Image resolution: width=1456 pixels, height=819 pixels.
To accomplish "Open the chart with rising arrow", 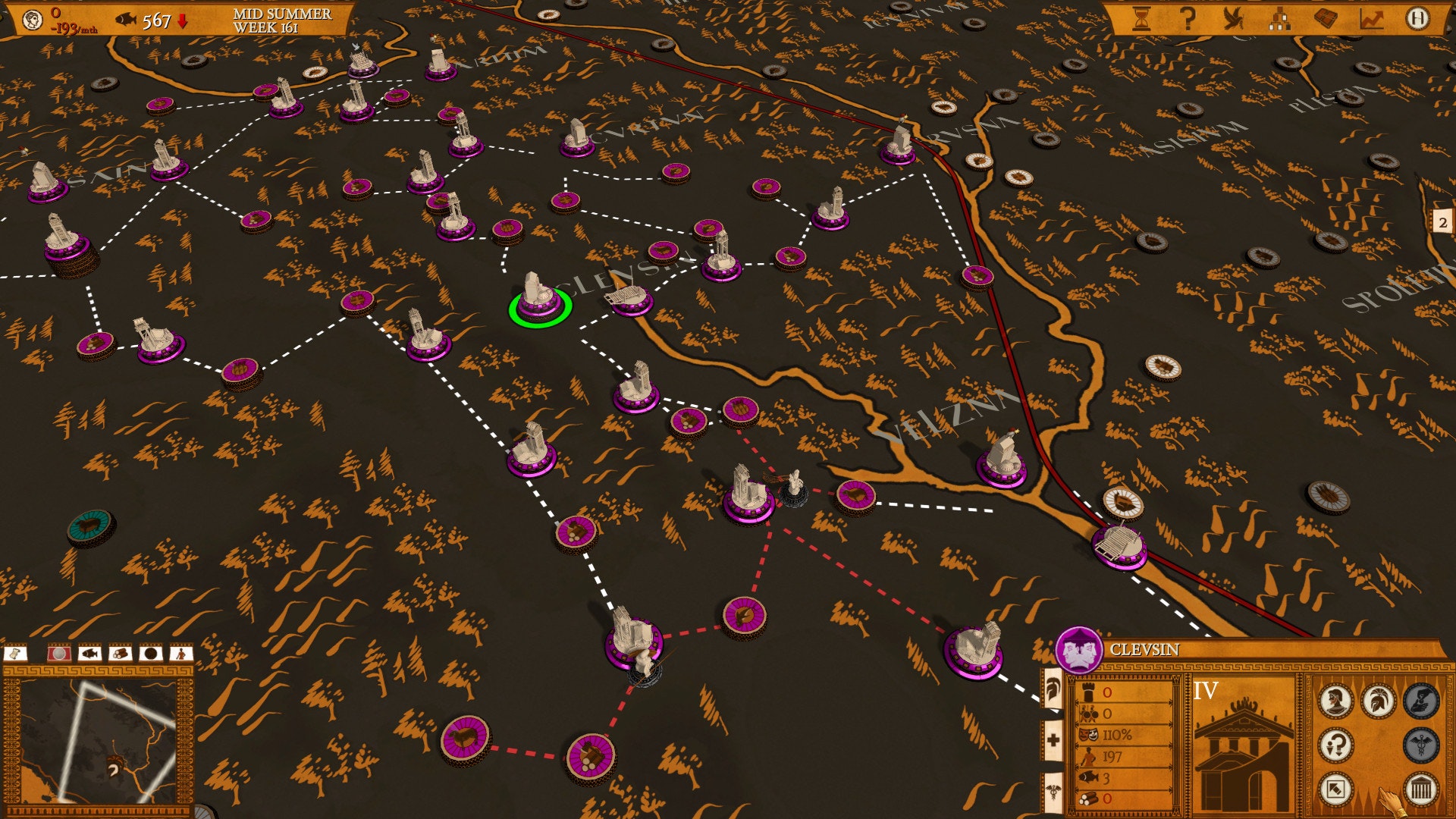I will click(1371, 19).
